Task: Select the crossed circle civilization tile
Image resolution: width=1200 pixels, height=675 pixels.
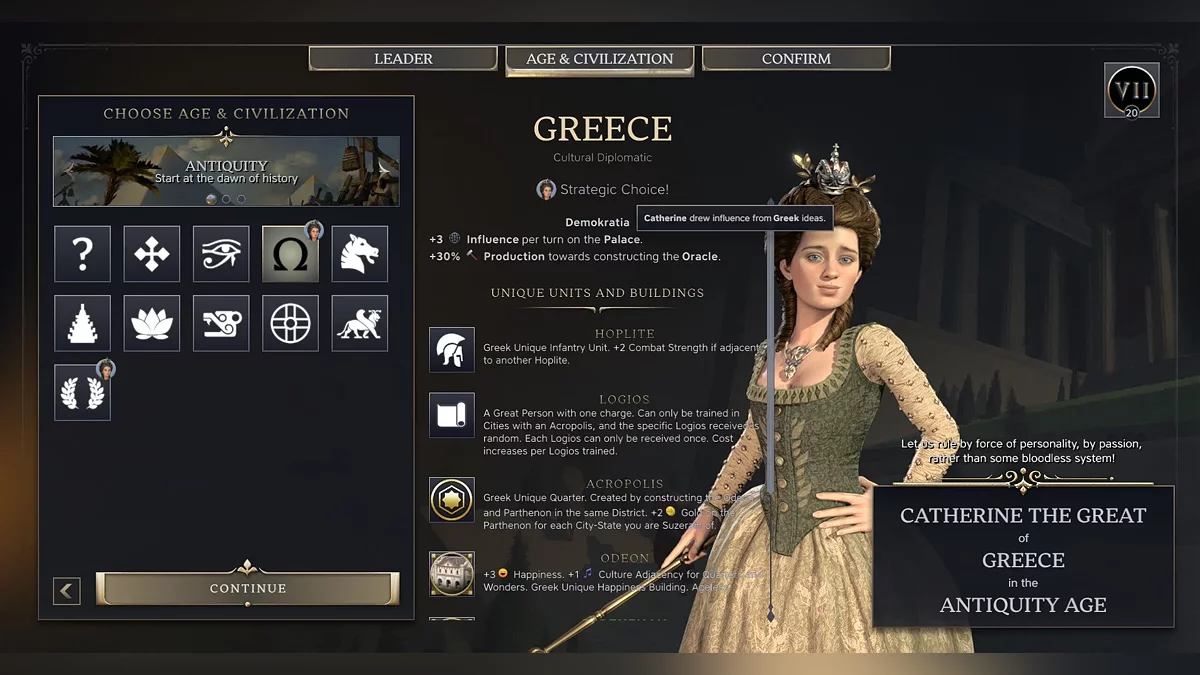Action: click(x=290, y=323)
